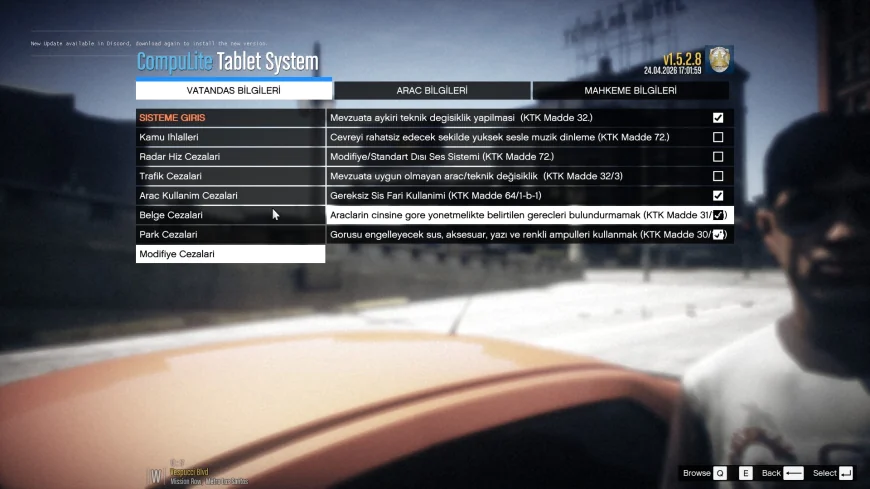Toggle the KTK Madde 31 gerecleri checkbox
870x489 pixels.
point(718,215)
